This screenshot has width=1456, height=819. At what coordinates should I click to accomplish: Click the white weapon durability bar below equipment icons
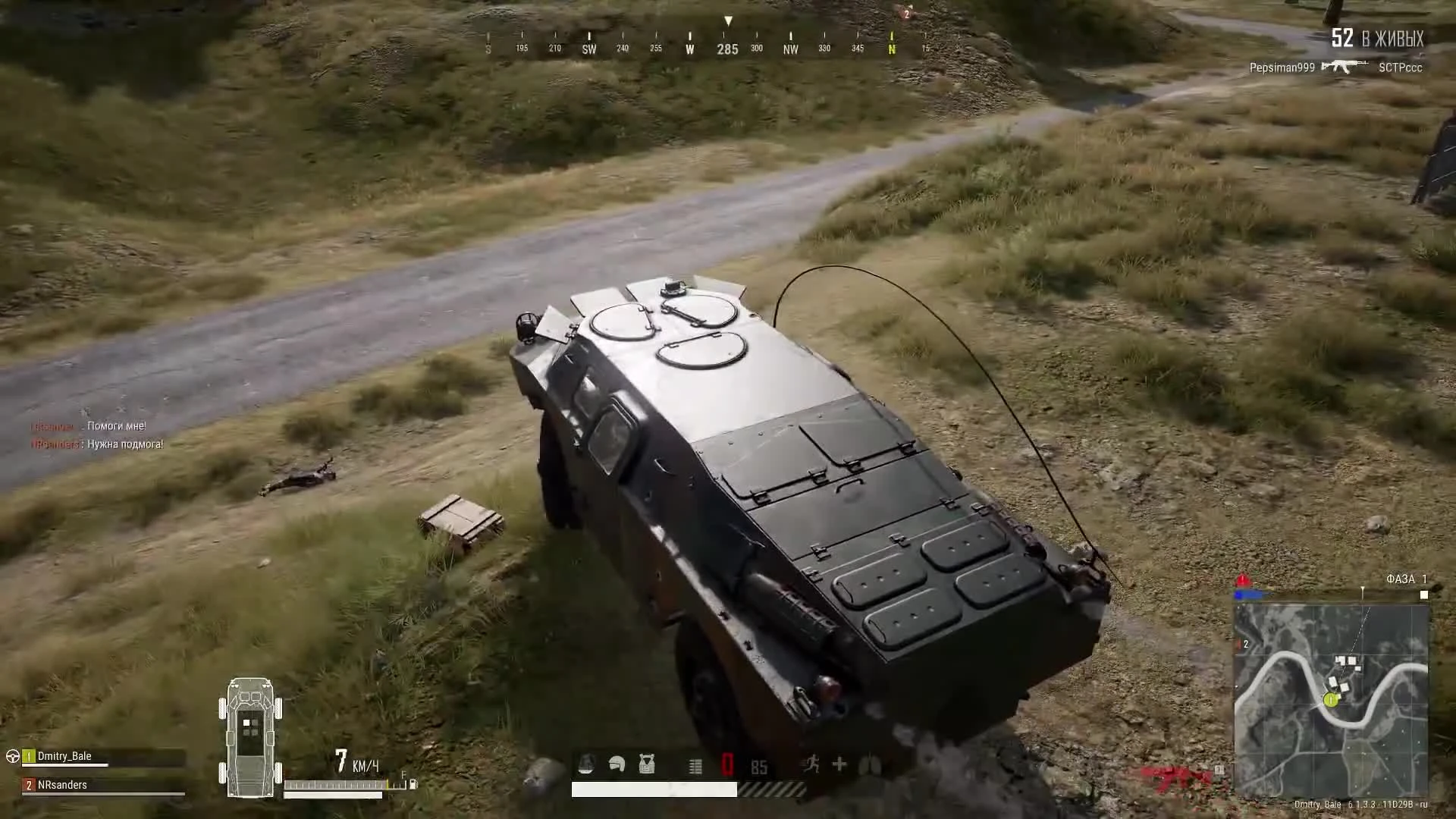[656, 789]
